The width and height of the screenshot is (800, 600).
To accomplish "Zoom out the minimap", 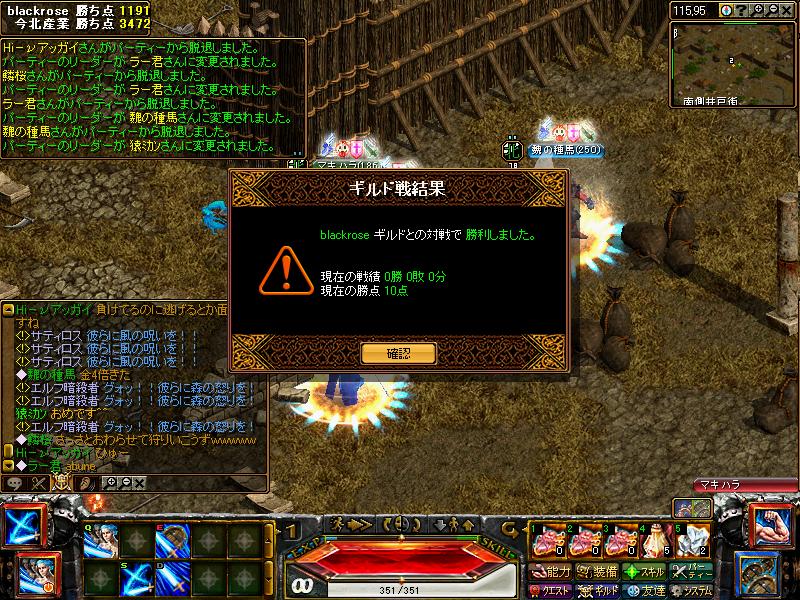I will pyautogui.click(x=775, y=9).
